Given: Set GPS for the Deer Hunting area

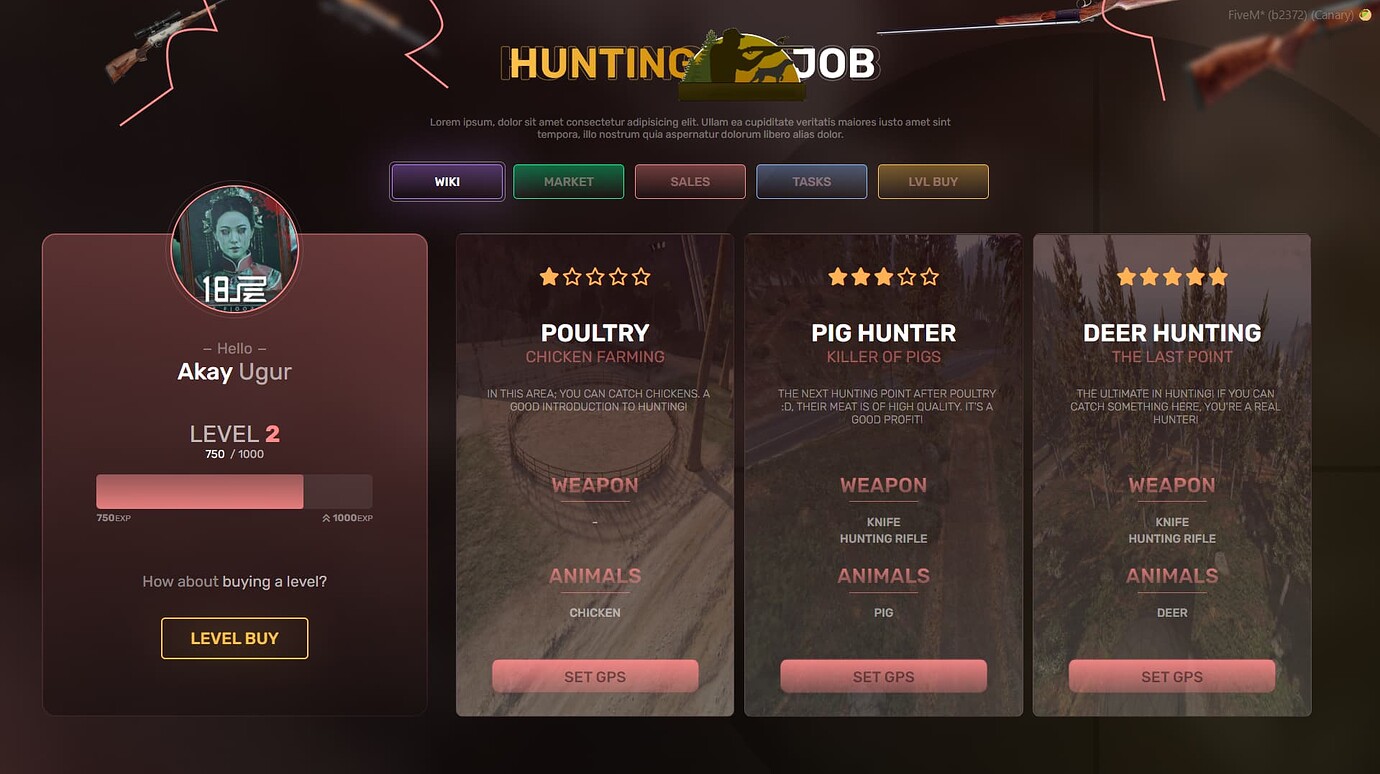Looking at the screenshot, I should (1172, 676).
